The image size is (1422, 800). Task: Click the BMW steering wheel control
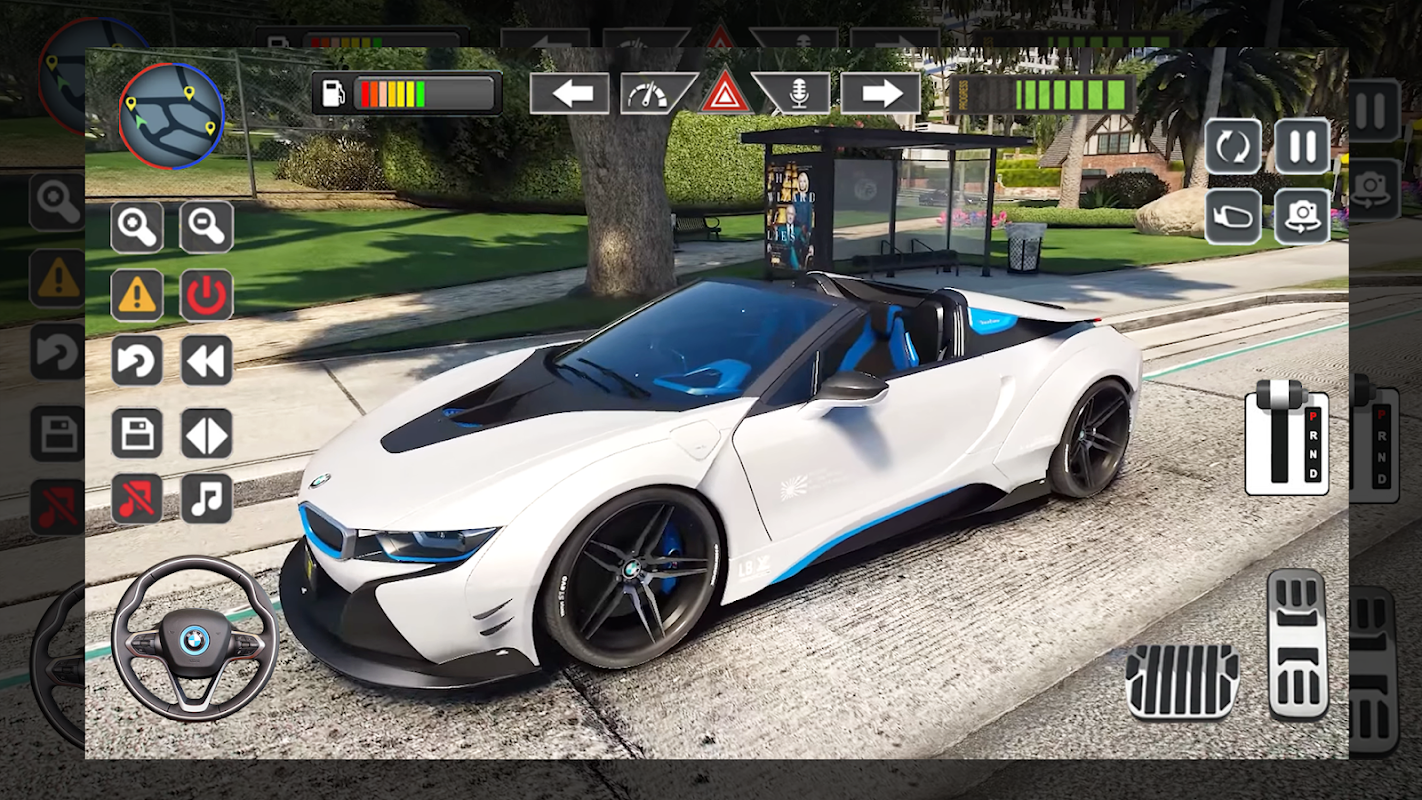194,639
